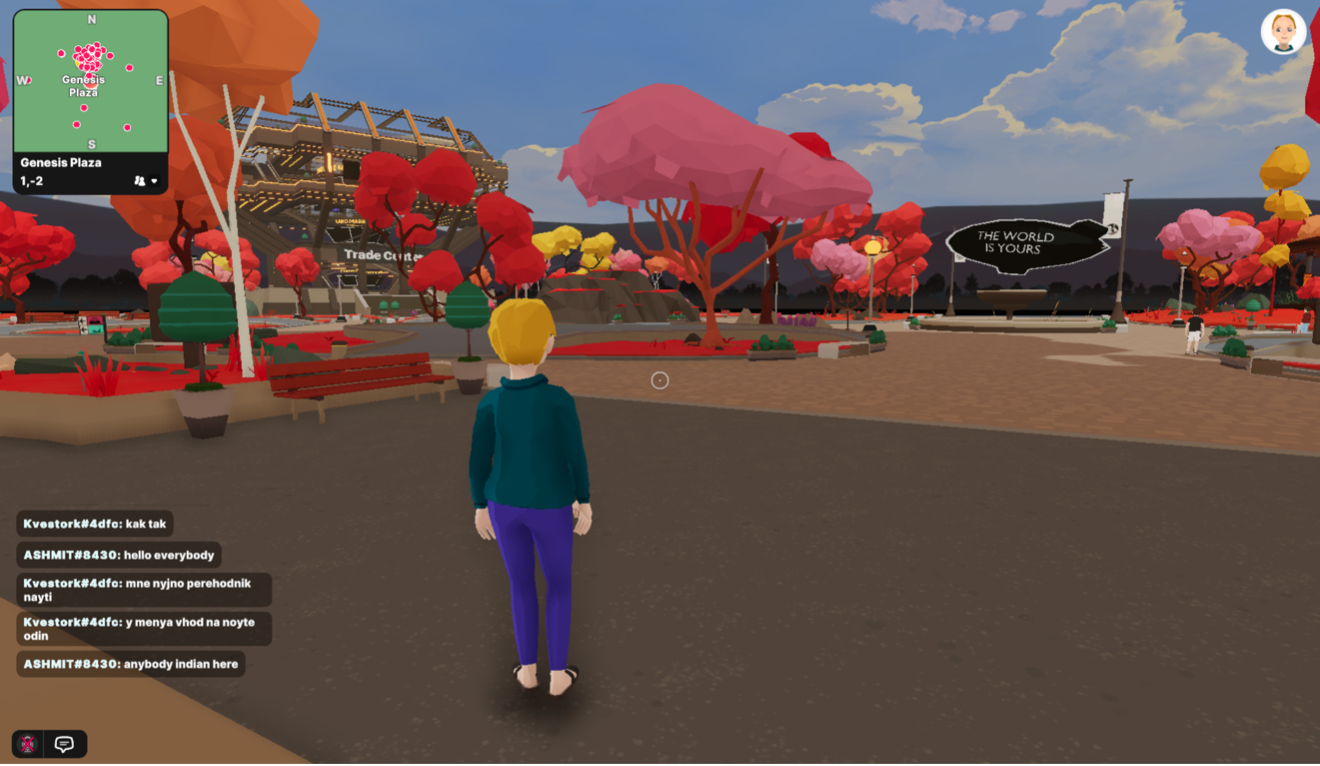
Task: Open the avatar profile menu
Action: (1283, 31)
